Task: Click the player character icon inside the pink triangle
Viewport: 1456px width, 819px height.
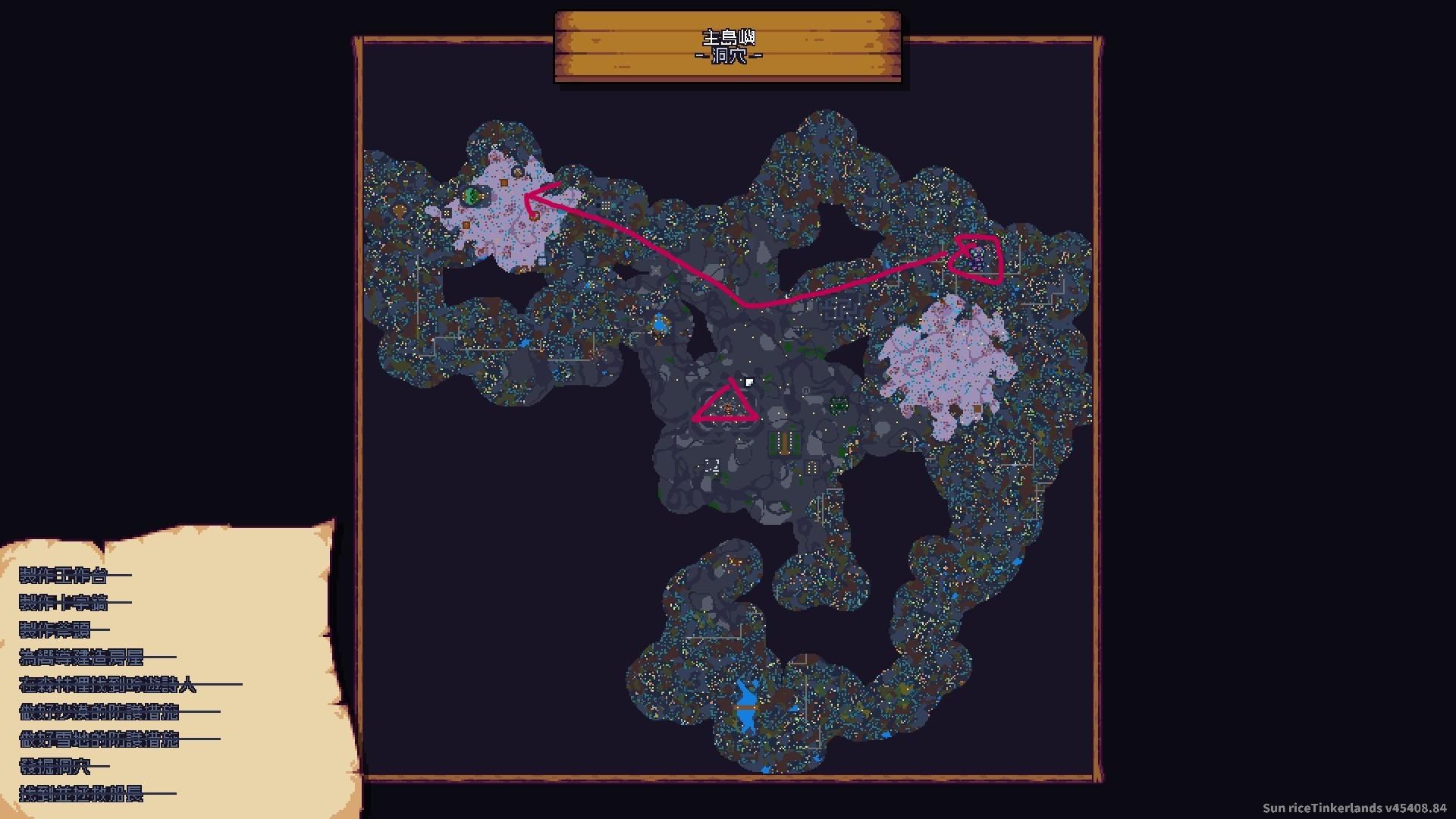Action: click(728, 409)
